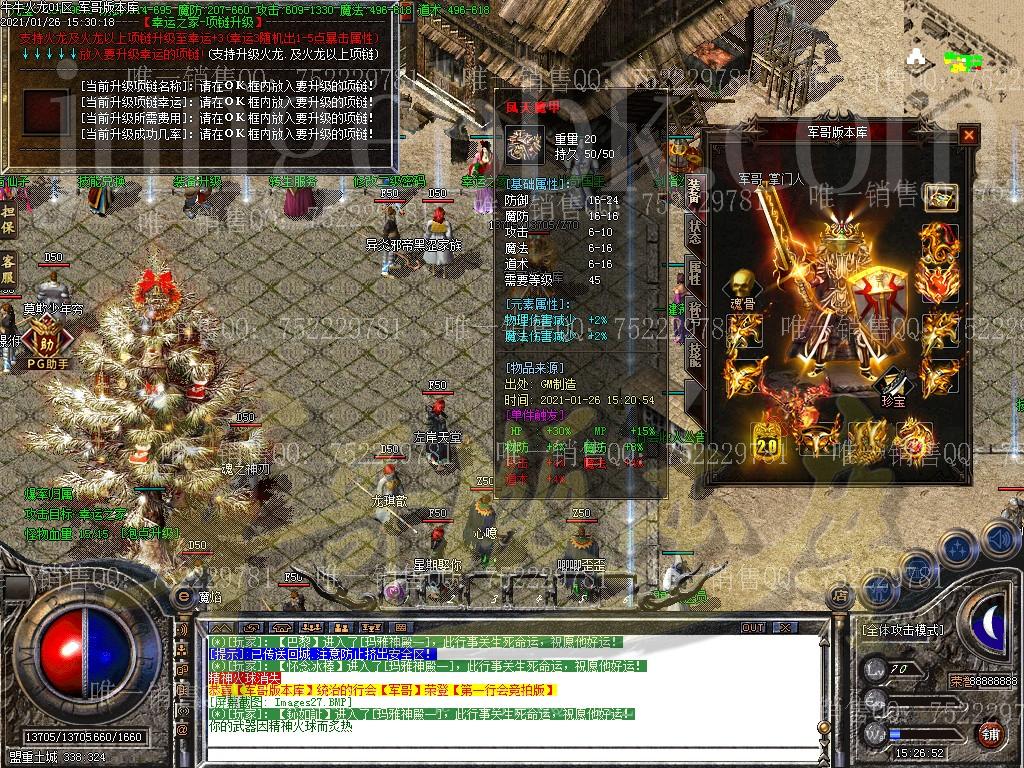Click the red necklace upgrade OK slot
1024x768 pixels.
pyautogui.click(x=44, y=111)
